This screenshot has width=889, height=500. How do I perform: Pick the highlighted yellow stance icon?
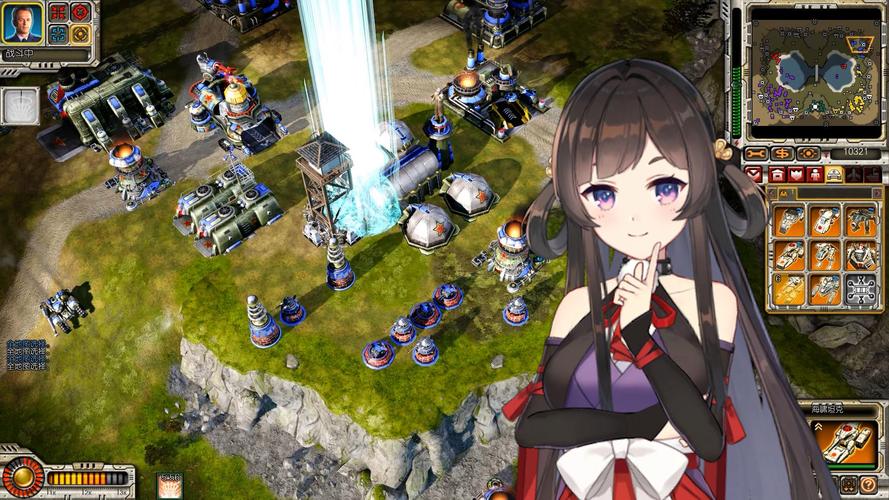(x=80, y=33)
